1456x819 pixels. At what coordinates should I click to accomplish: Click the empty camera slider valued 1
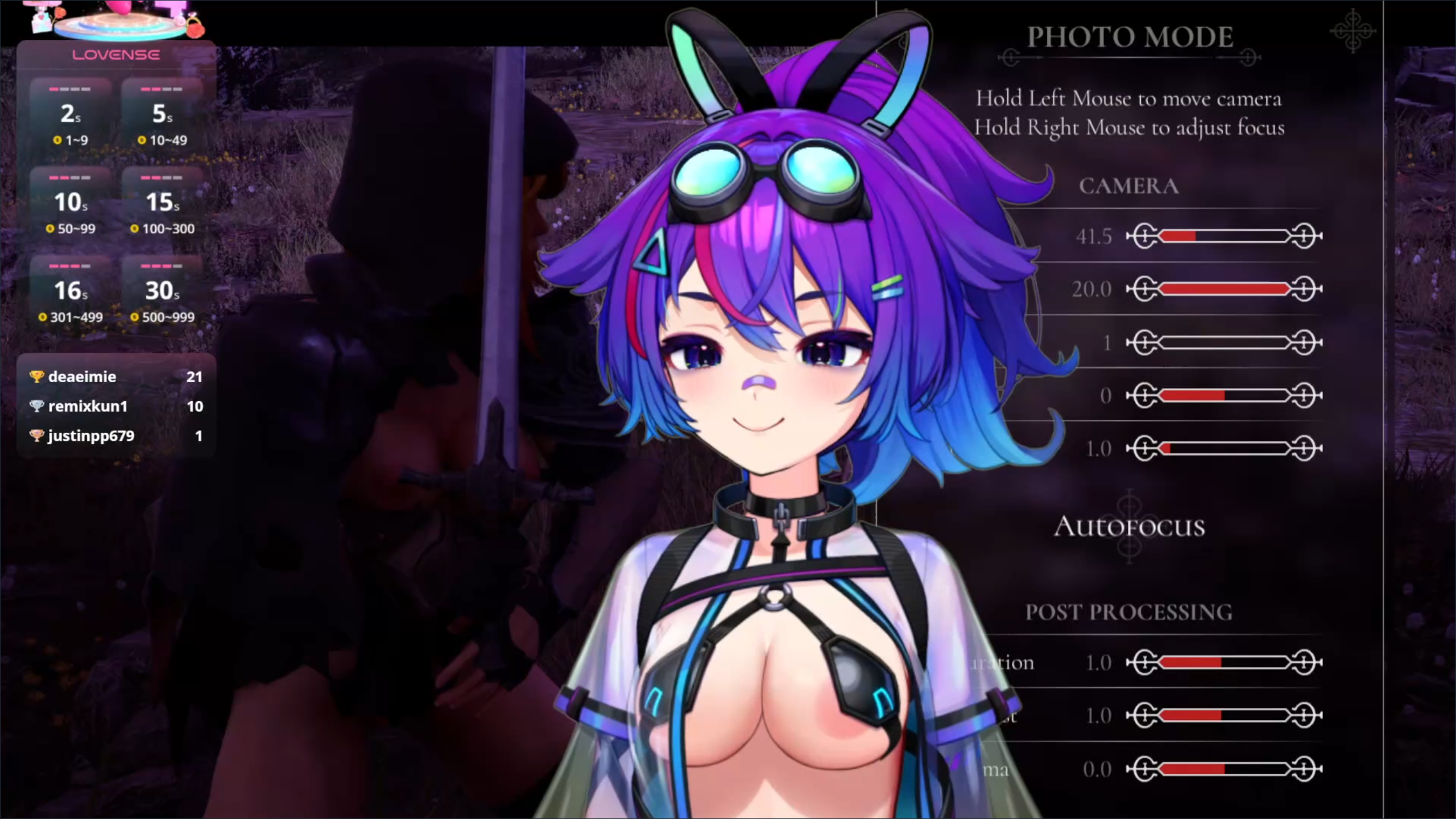pos(1224,343)
